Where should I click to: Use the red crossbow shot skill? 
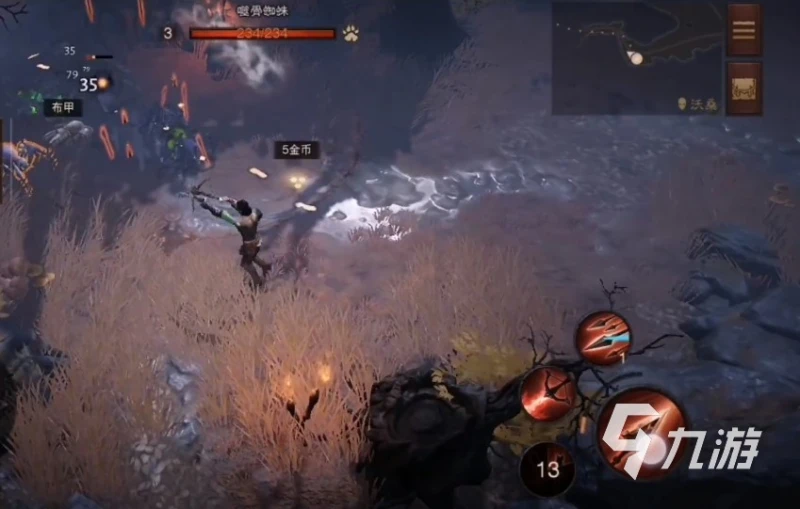pyautogui.click(x=549, y=392)
